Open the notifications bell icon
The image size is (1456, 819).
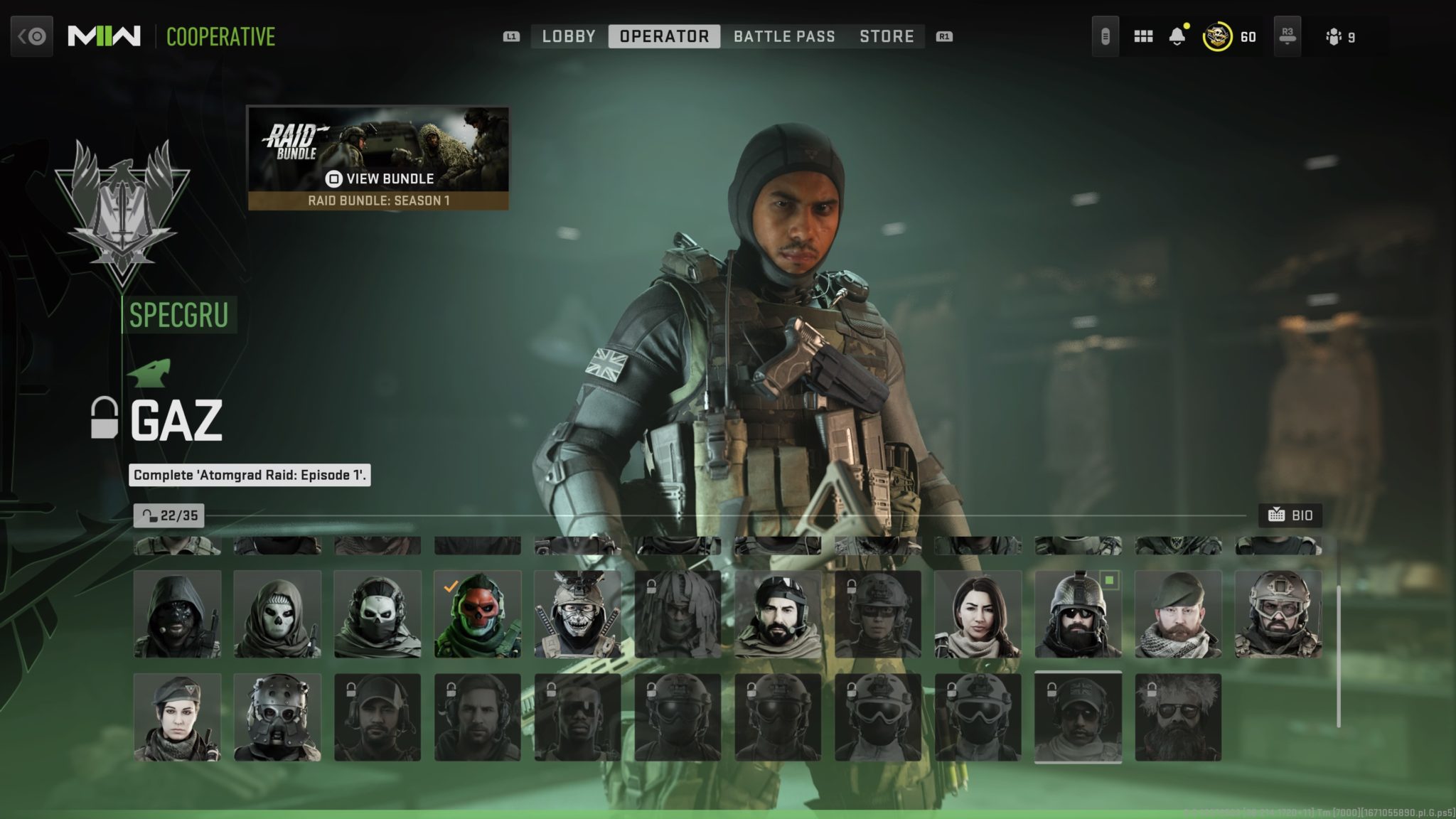coord(1178,34)
